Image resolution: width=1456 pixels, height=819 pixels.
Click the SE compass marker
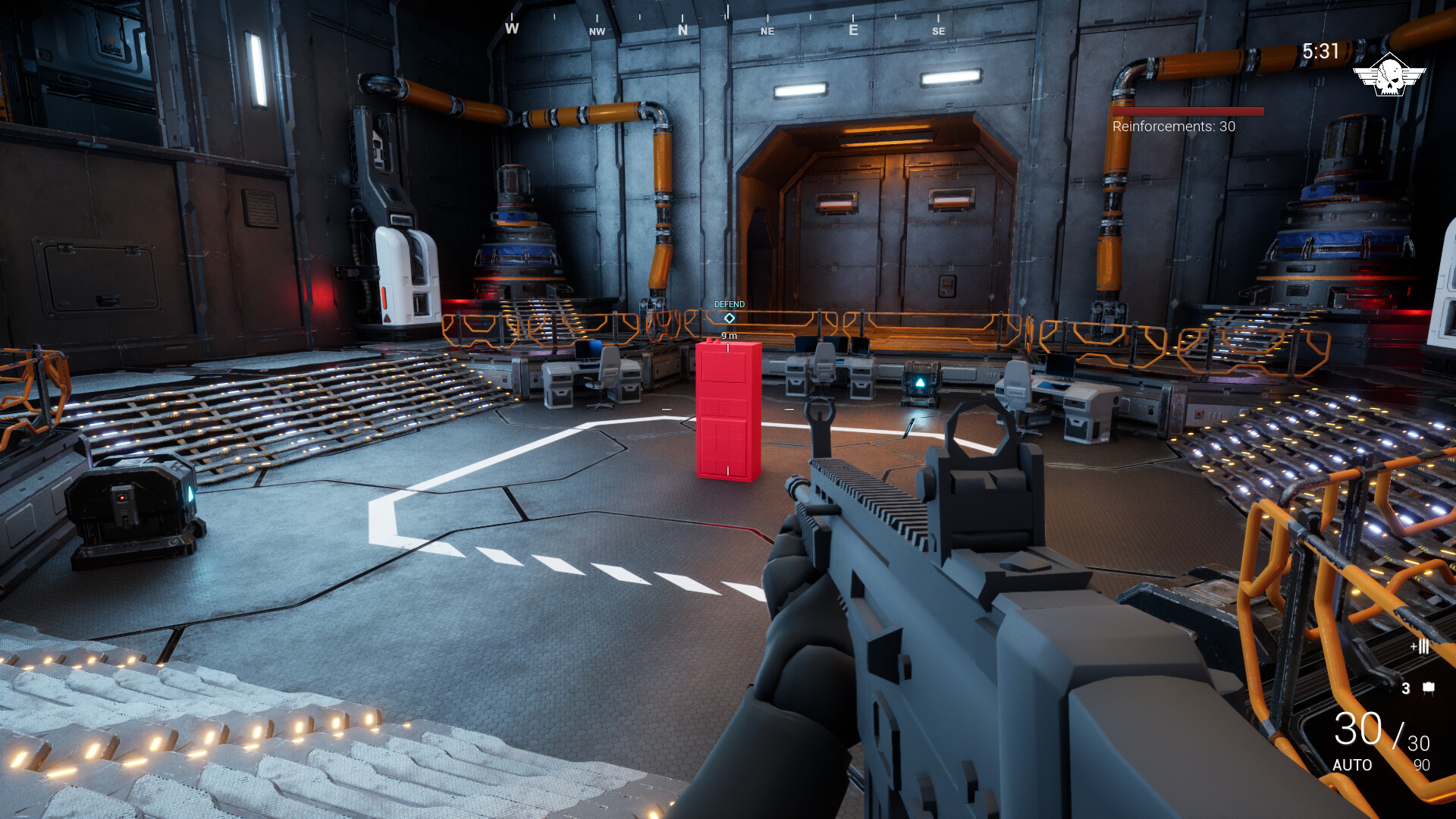939,32
